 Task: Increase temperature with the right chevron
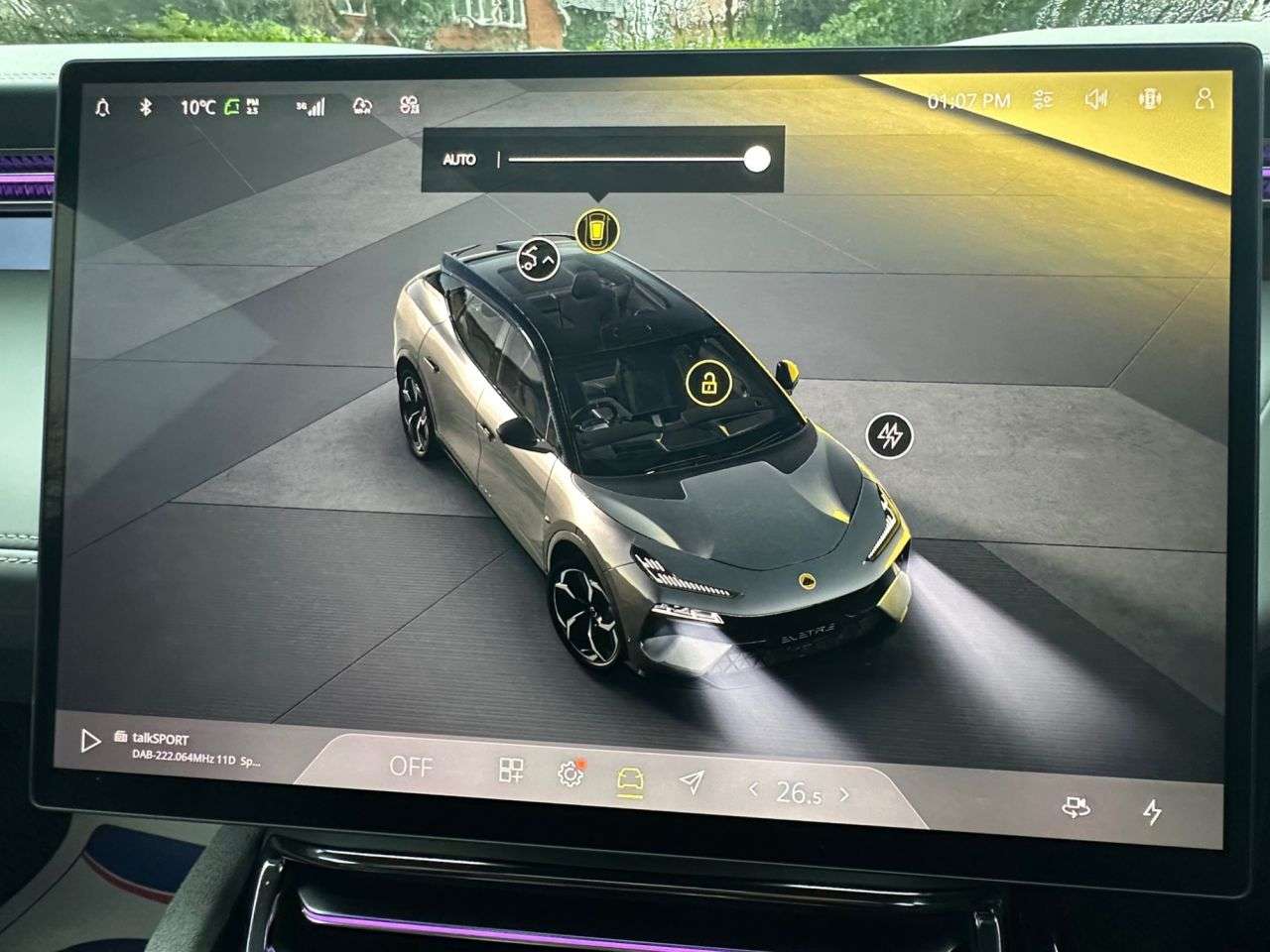(x=844, y=791)
